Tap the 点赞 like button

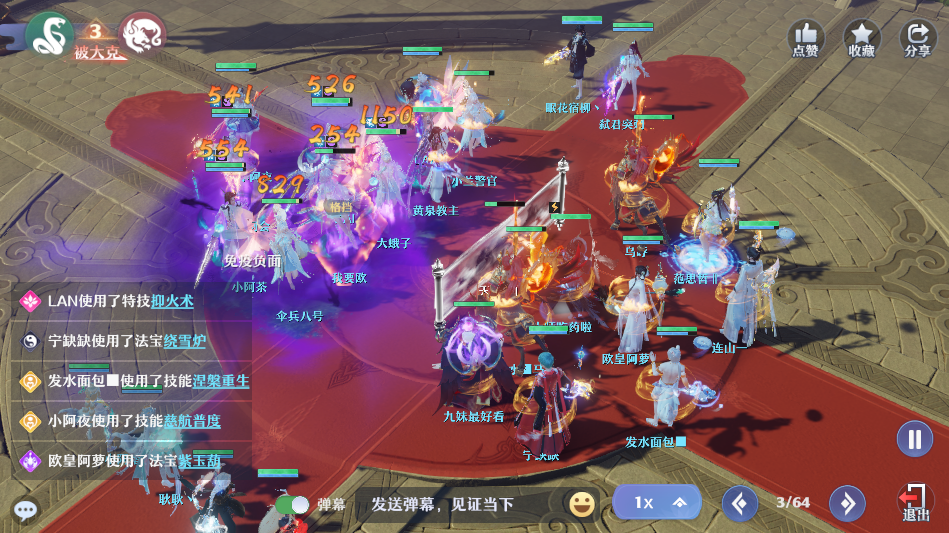(805, 38)
